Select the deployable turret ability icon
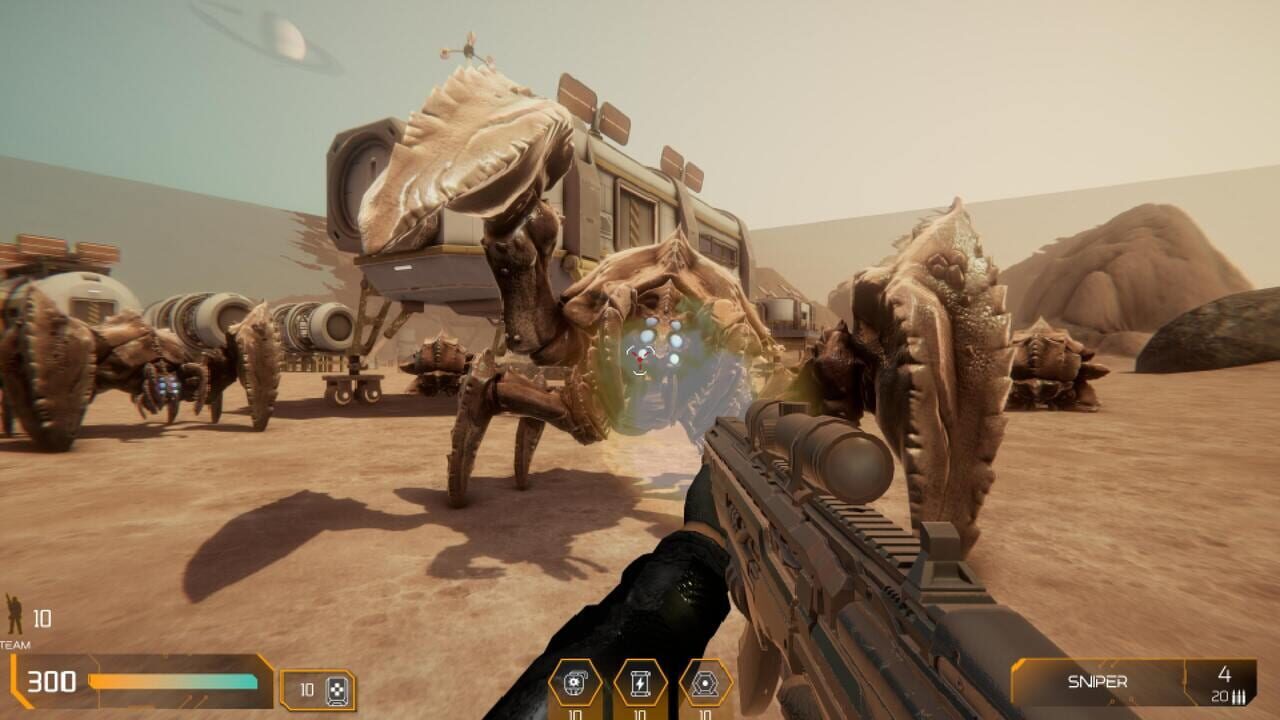1280x720 pixels. point(705,681)
